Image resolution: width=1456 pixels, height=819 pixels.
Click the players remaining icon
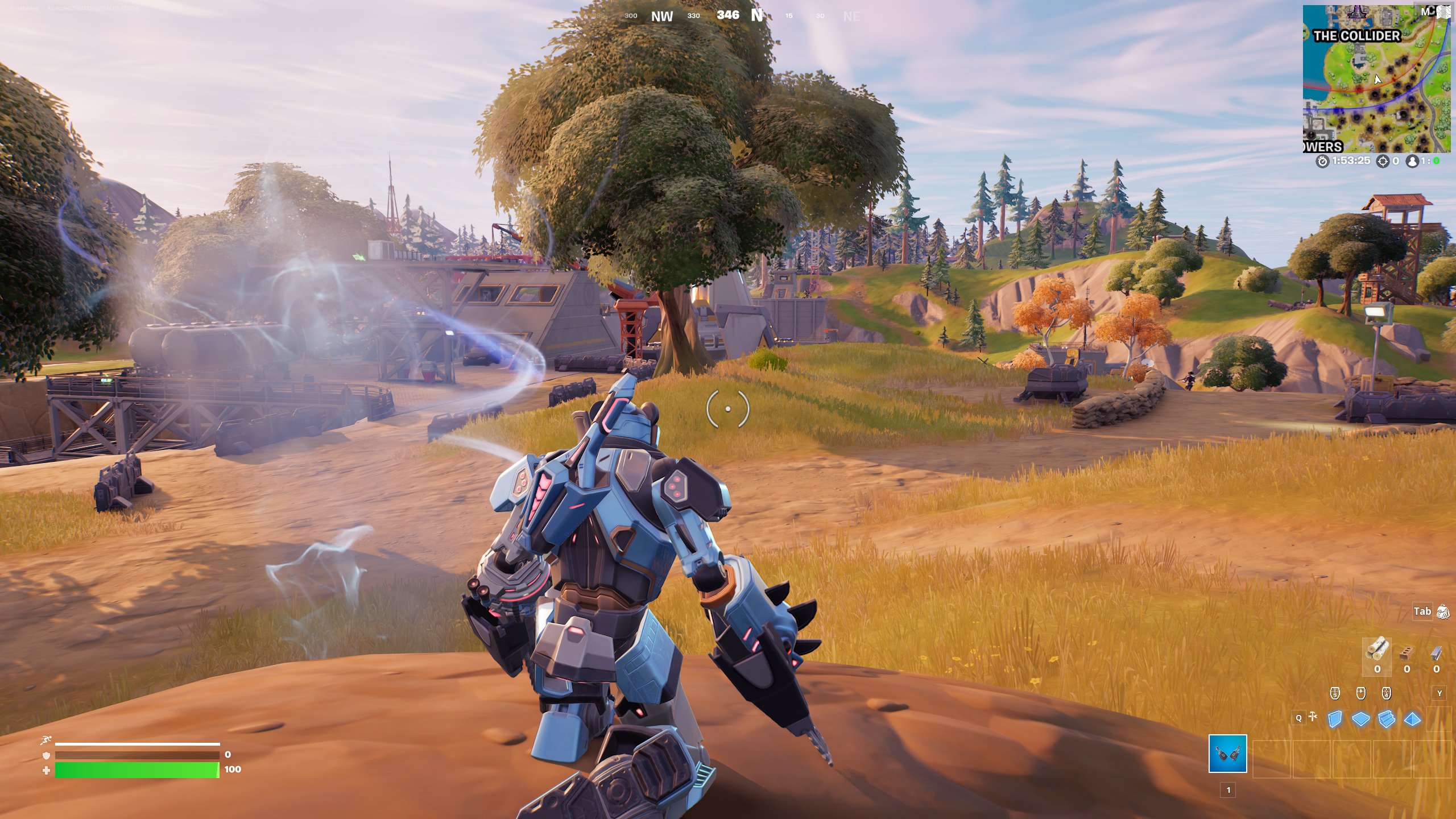pyautogui.click(x=1412, y=161)
